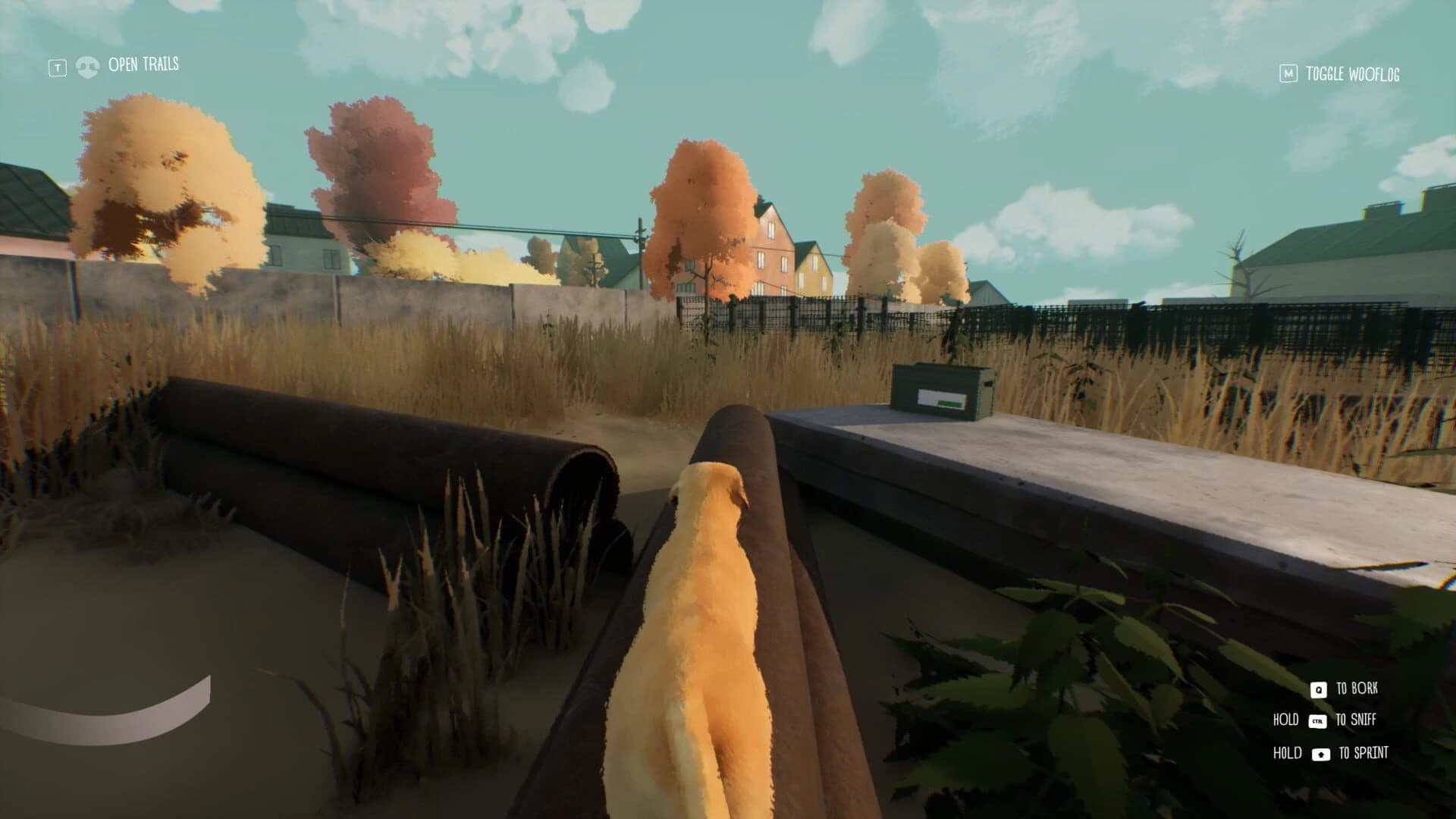The height and width of the screenshot is (819, 1456).
Task: Click the green ammo box on the concrete slab
Action: (943, 388)
